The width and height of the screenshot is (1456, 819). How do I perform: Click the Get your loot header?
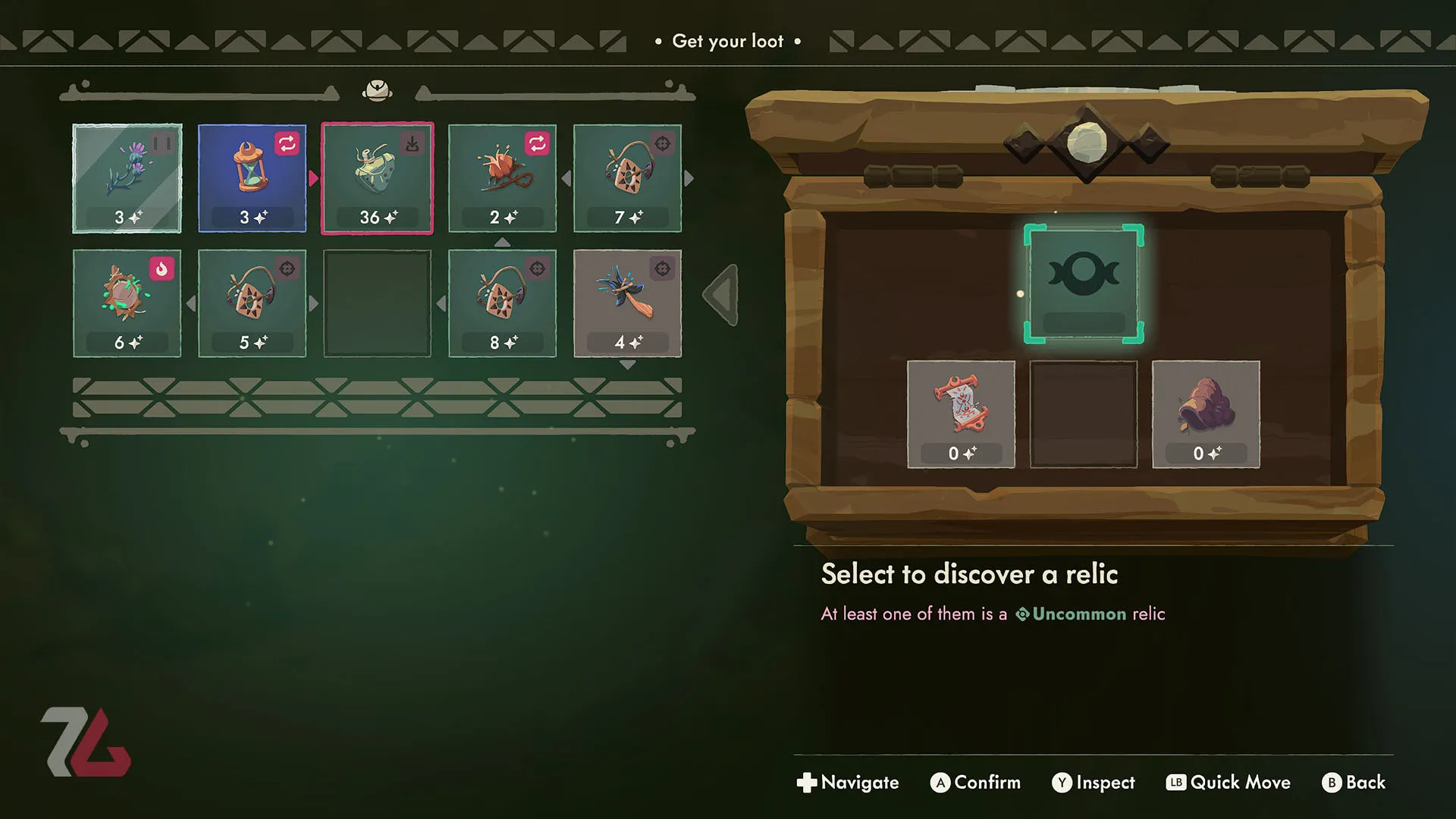point(727,42)
